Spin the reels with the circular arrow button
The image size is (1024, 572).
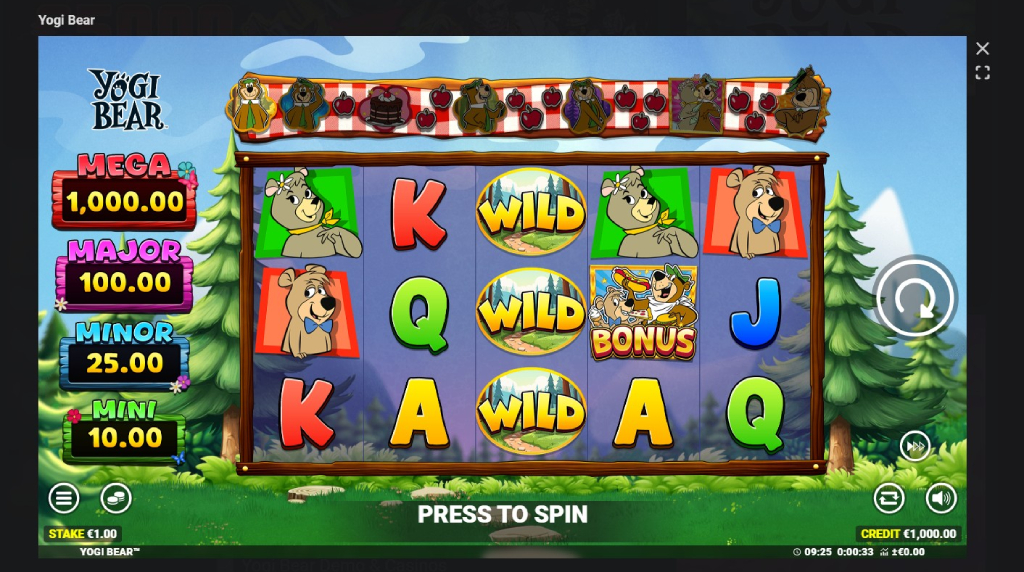point(915,297)
